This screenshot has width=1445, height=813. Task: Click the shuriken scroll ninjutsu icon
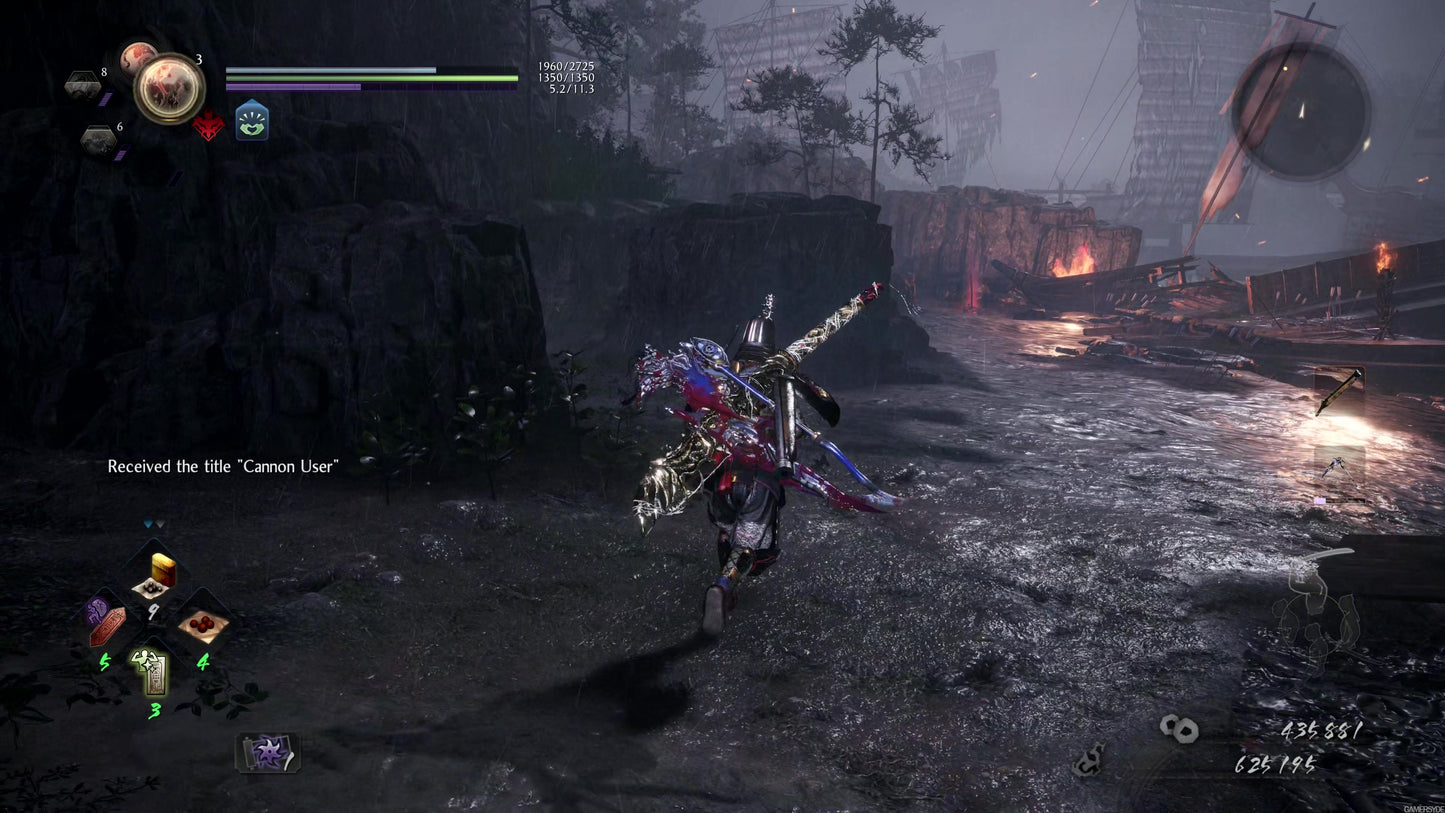(269, 751)
